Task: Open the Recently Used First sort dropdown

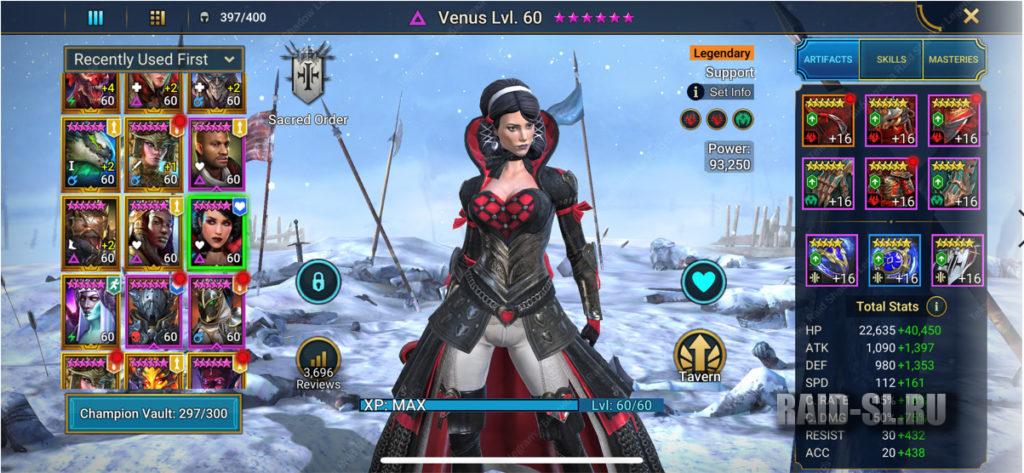Action: 154,59
